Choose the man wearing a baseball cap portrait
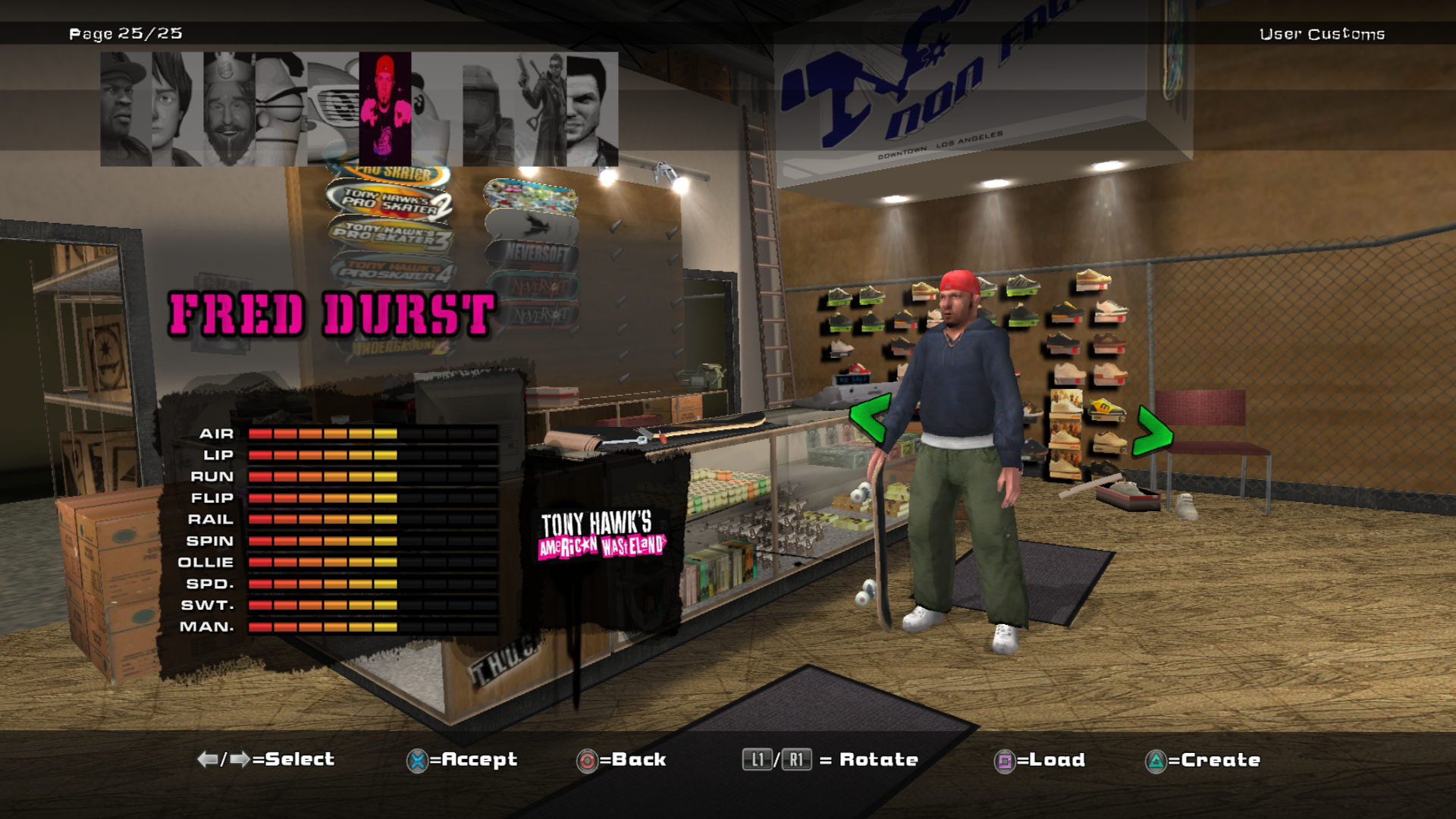This screenshot has width=1456, height=819. 126,109
